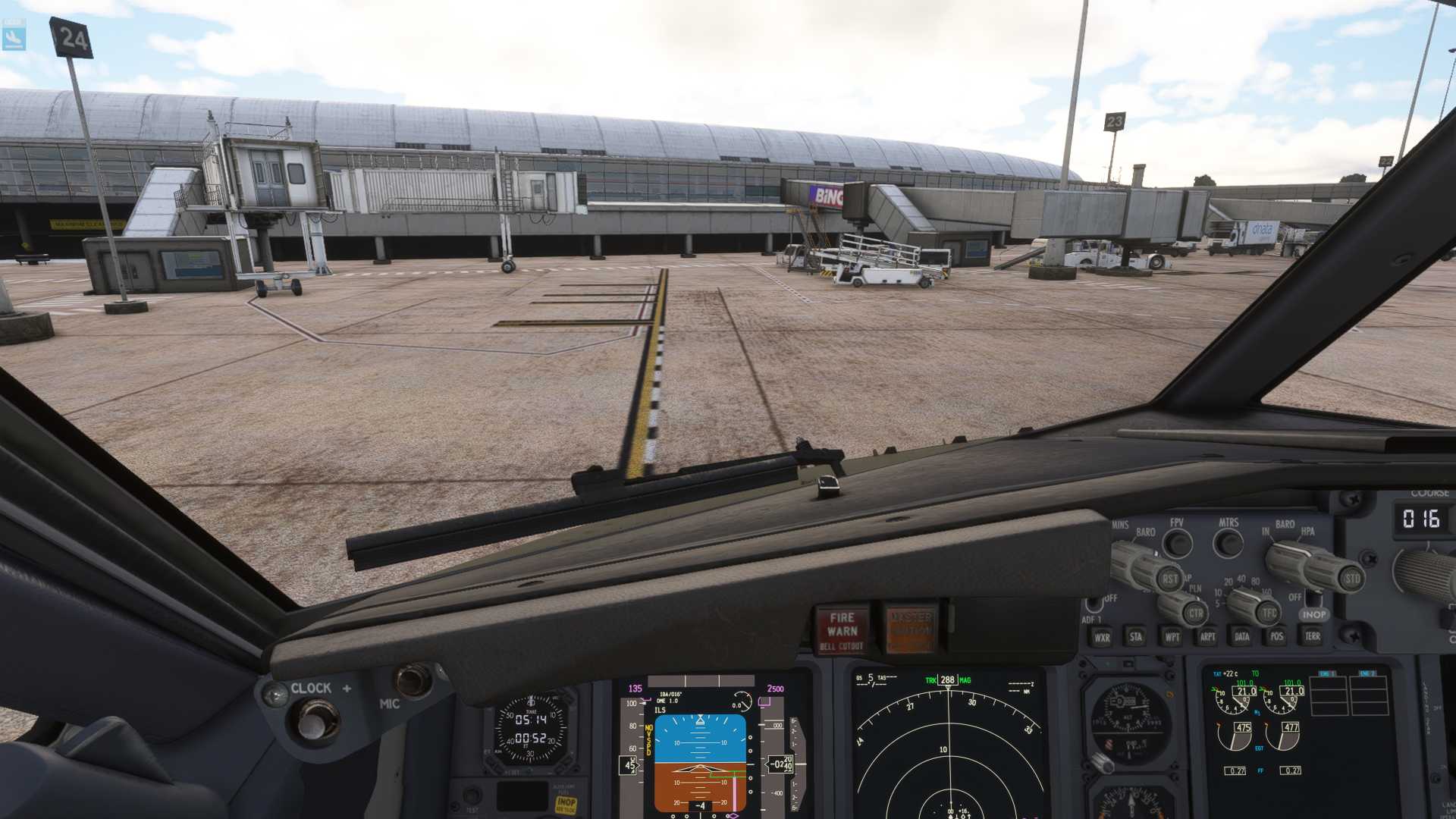Push the FPV flight path vector button
The height and width of the screenshot is (819, 1456).
[x=1178, y=543]
